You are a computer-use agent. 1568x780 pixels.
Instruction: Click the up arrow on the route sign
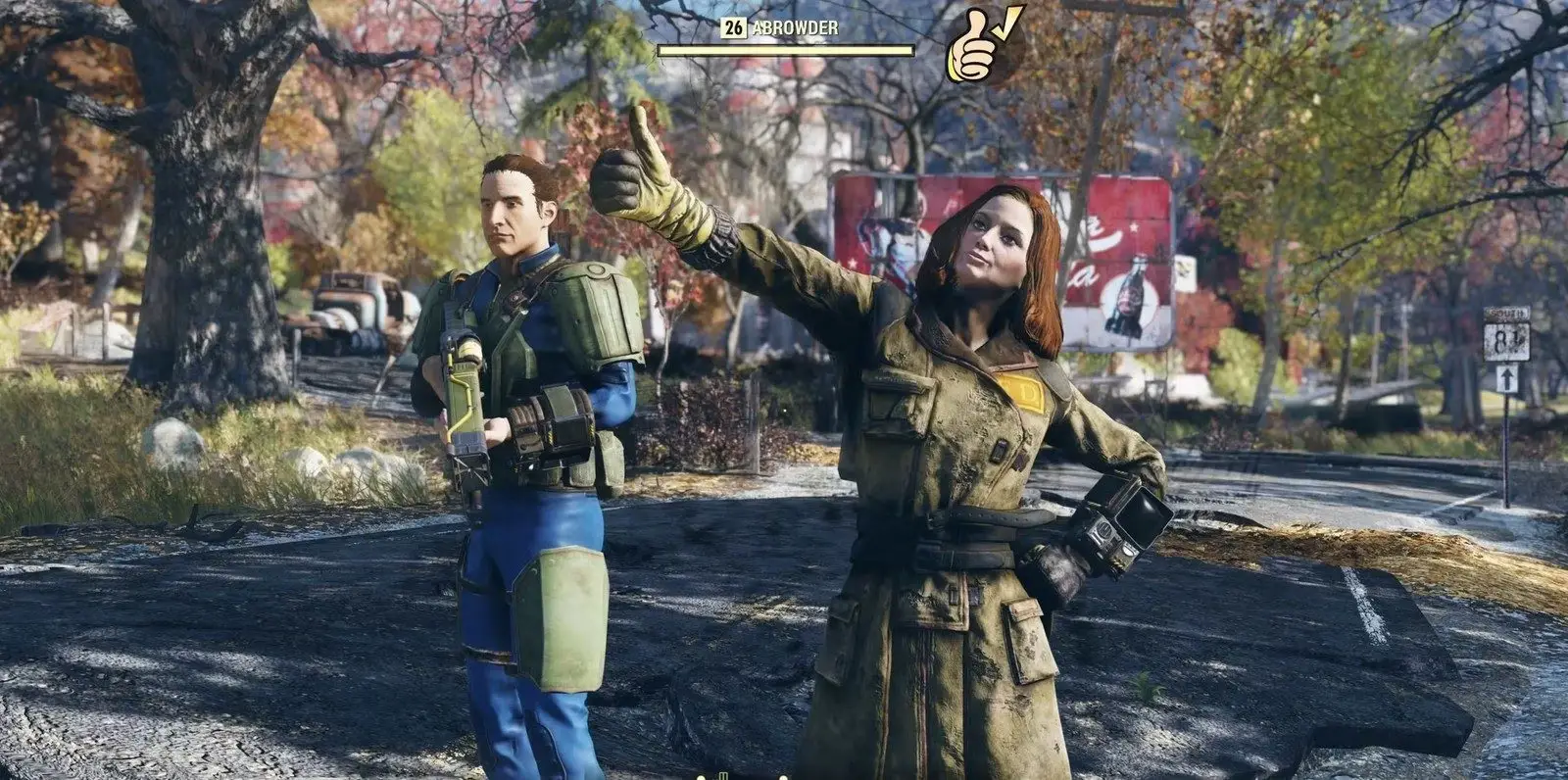(x=1506, y=377)
